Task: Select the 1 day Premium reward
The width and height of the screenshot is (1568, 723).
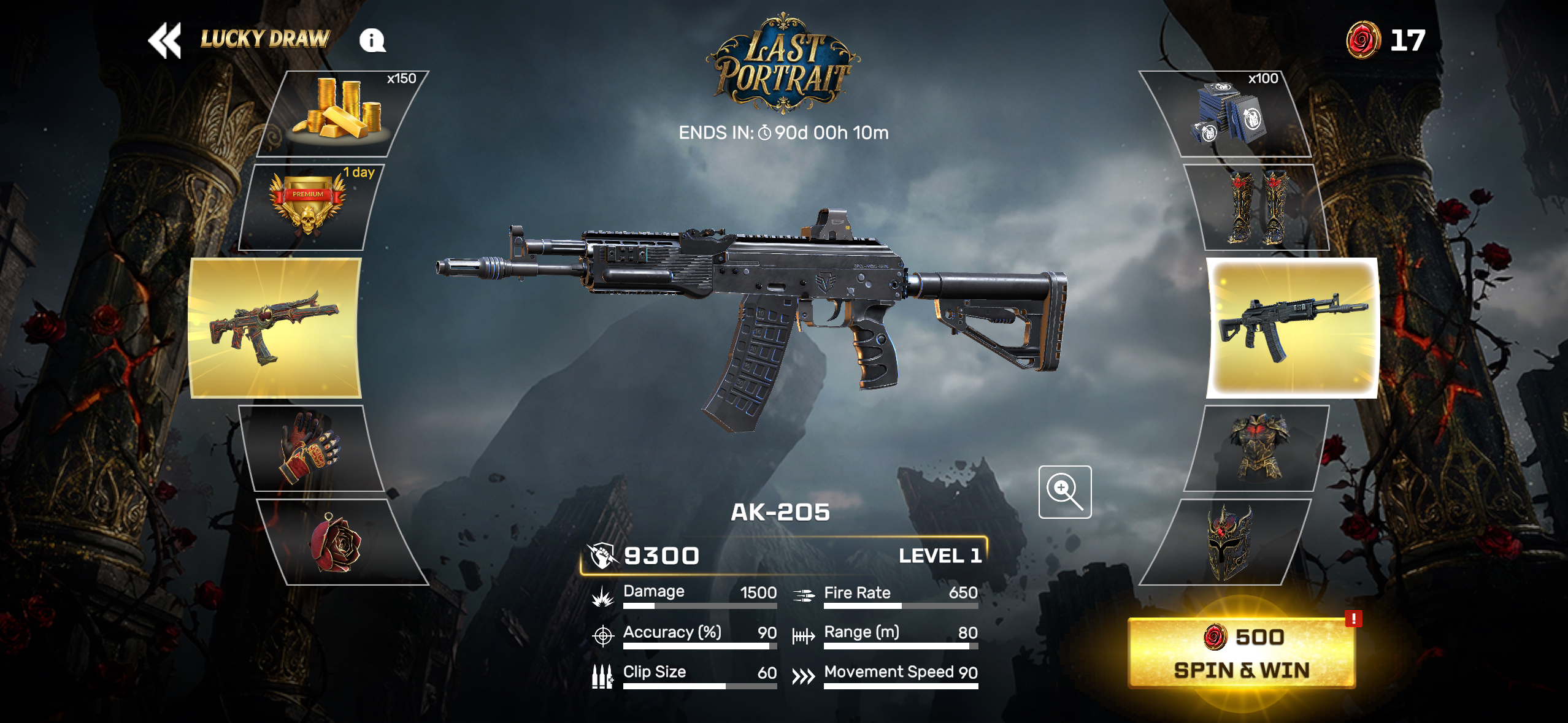Action: (308, 207)
